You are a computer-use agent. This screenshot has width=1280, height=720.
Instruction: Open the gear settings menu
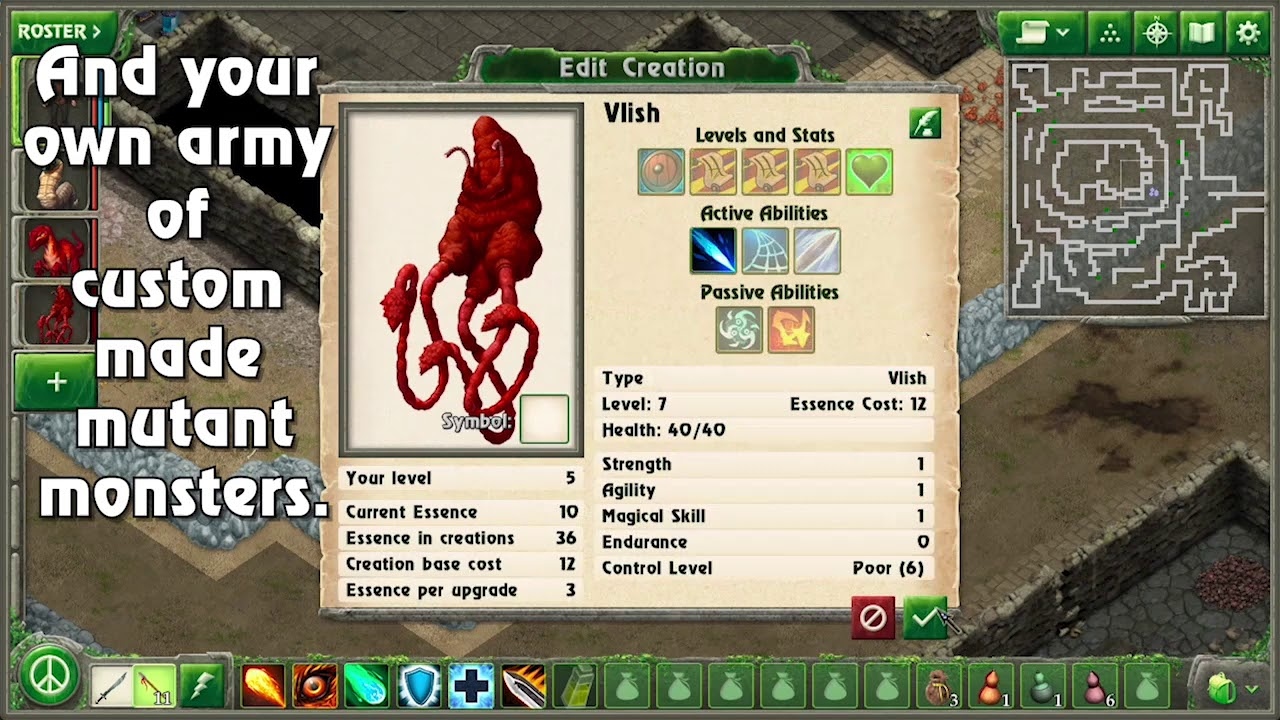click(x=1248, y=33)
